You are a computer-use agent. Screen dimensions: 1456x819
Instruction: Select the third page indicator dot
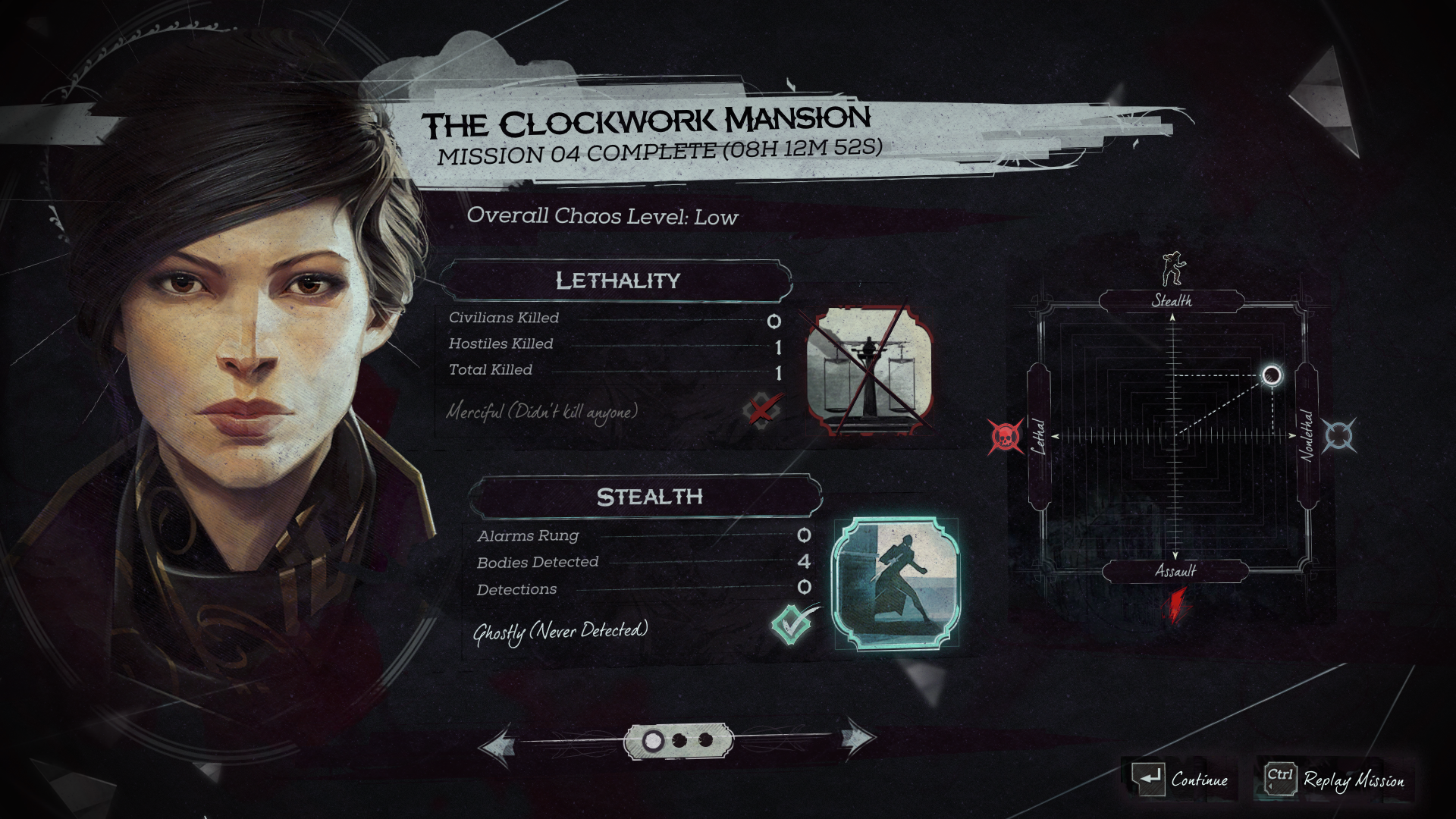click(705, 740)
